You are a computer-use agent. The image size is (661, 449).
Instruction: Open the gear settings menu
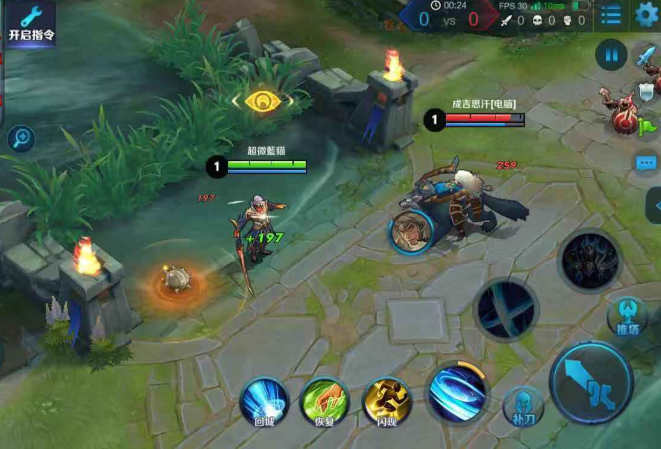pos(647,15)
